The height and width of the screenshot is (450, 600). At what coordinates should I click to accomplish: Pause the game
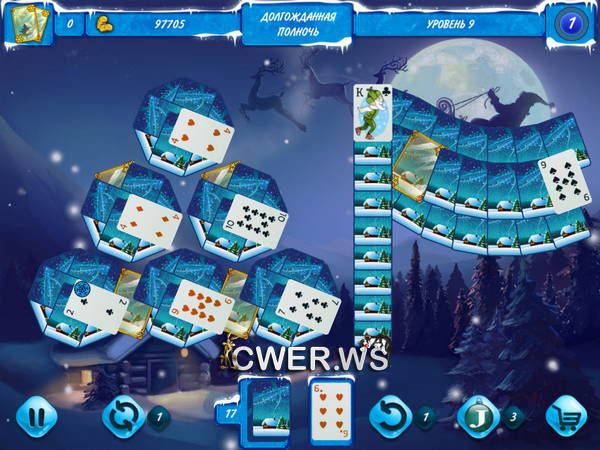(37, 415)
